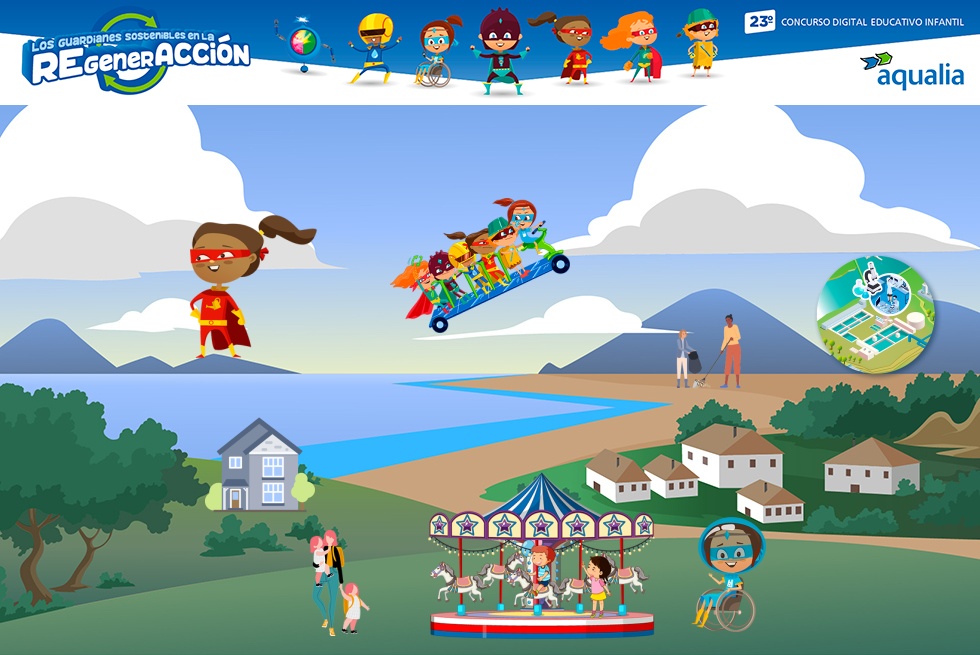Click the REgenerACCIÓN game logo
The image size is (980, 655).
(x=138, y=53)
